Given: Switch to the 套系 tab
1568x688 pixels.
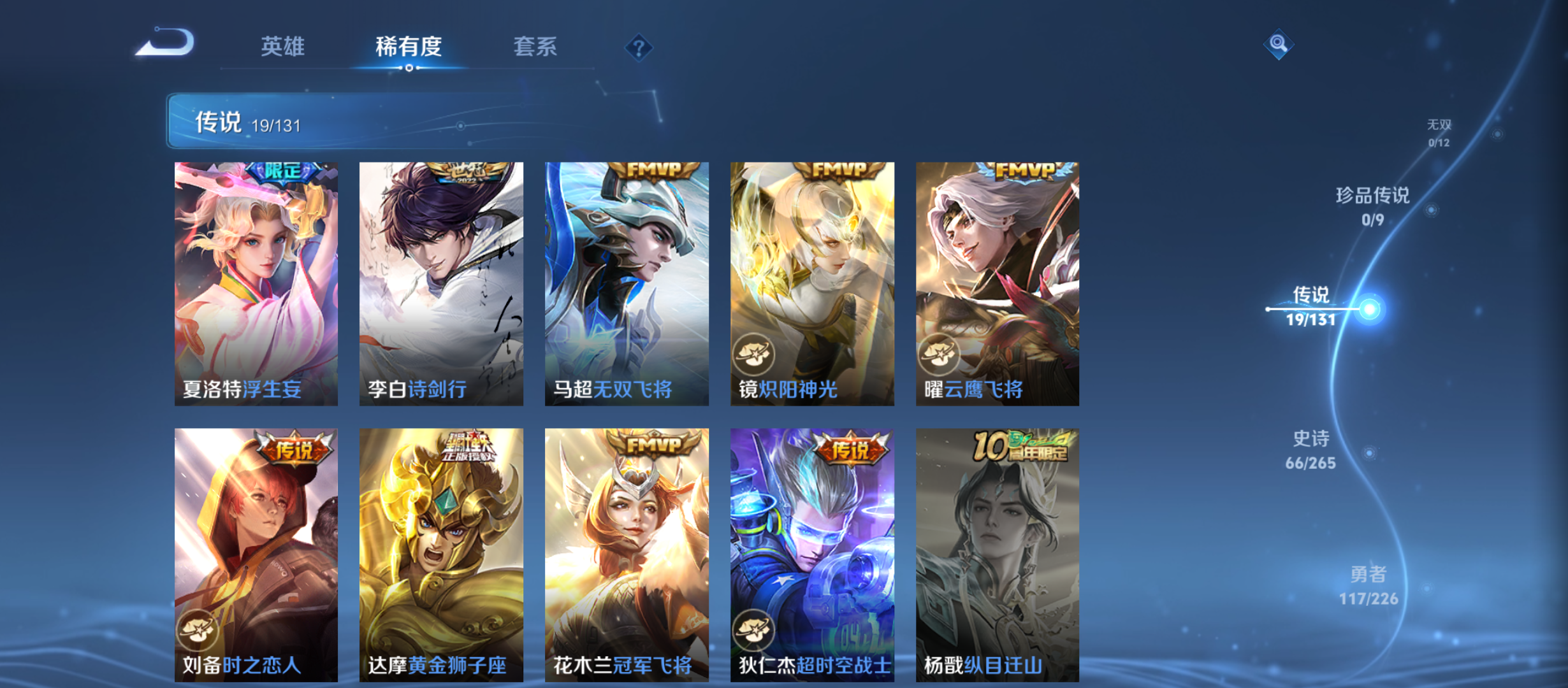Looking at the screenshot, I should (537, 47).
